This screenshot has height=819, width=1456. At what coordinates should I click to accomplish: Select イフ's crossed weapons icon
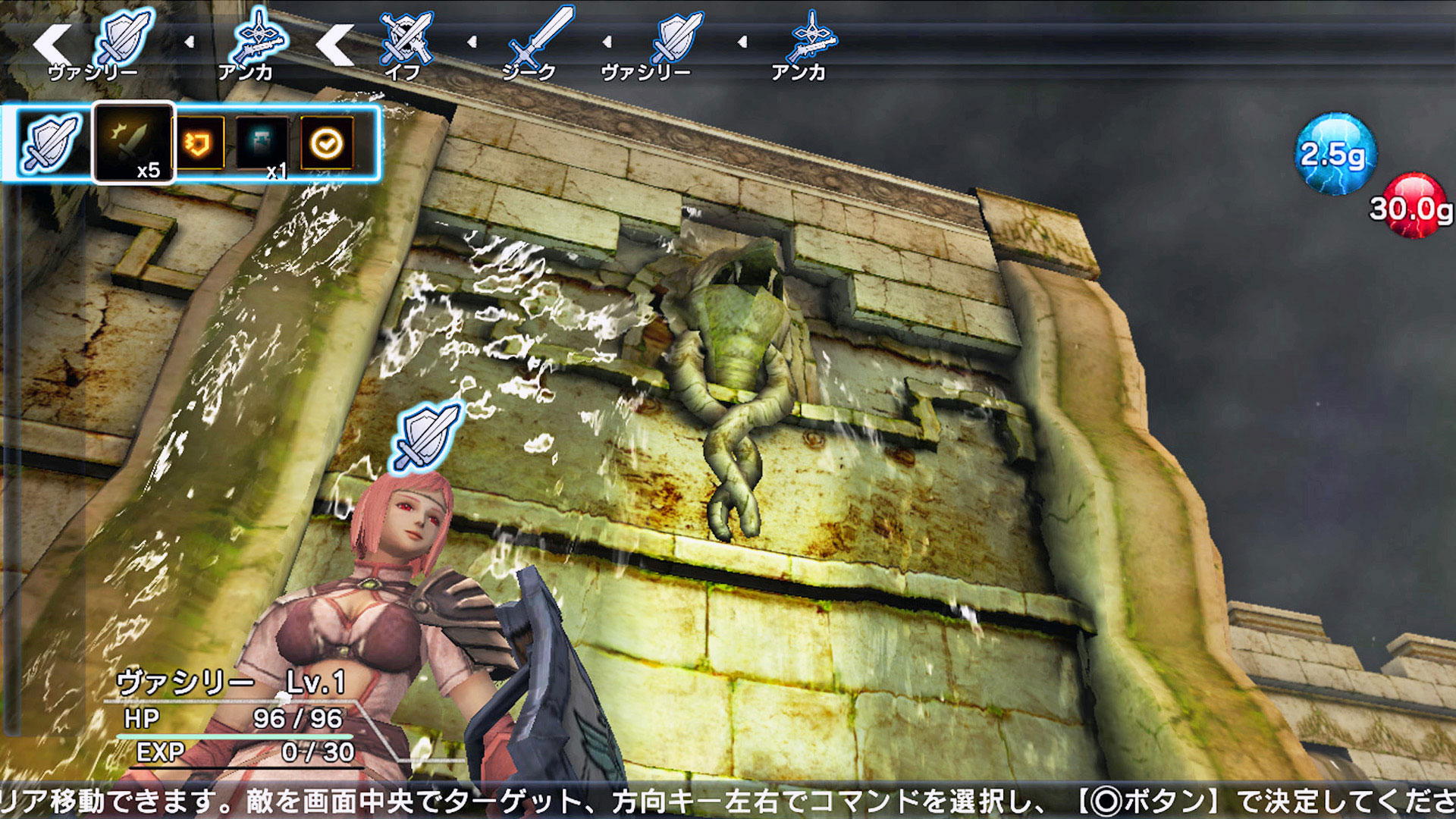(406, 38)
